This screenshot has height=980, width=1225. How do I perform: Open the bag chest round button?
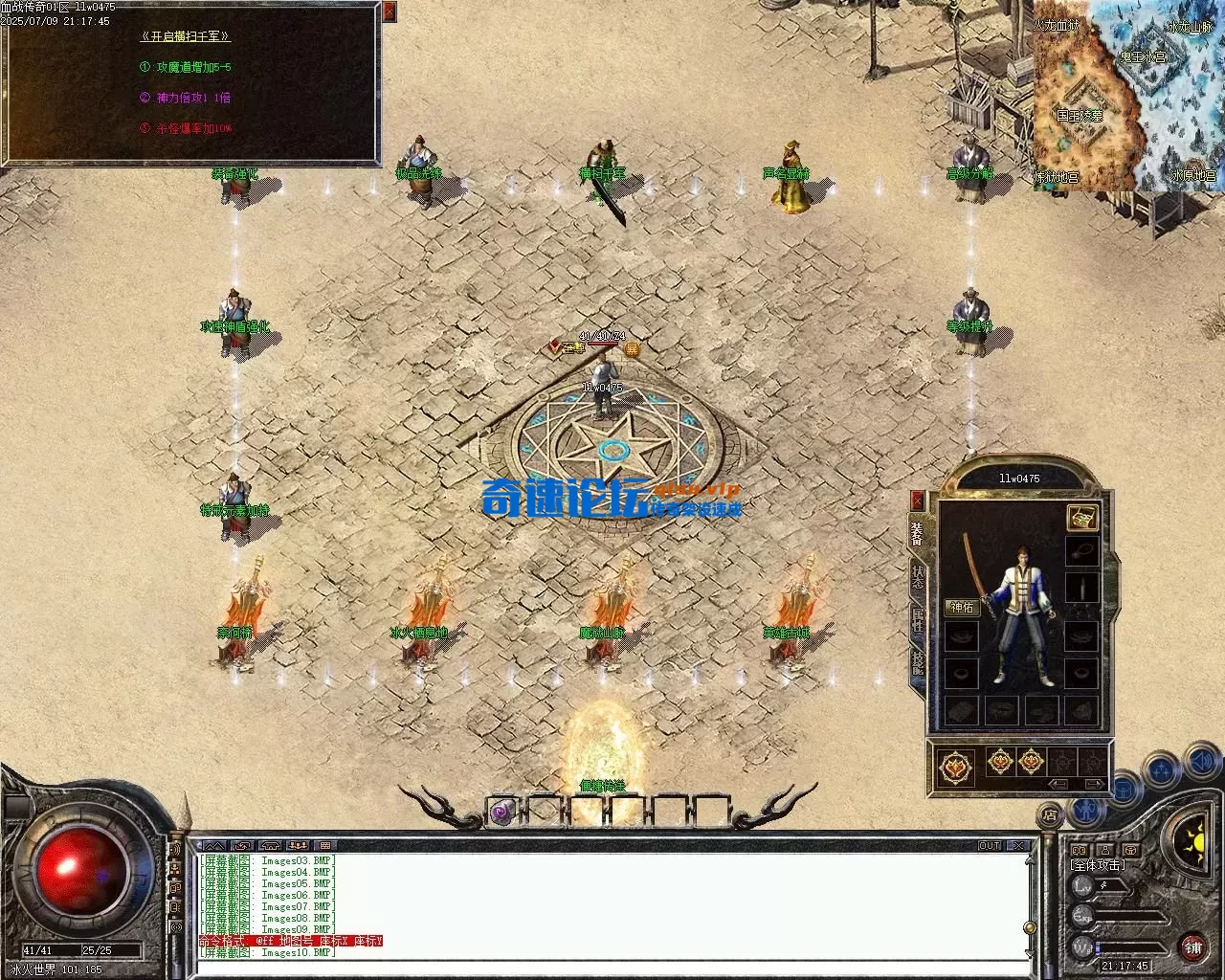pyautogui.click(x=1125, y=791)
